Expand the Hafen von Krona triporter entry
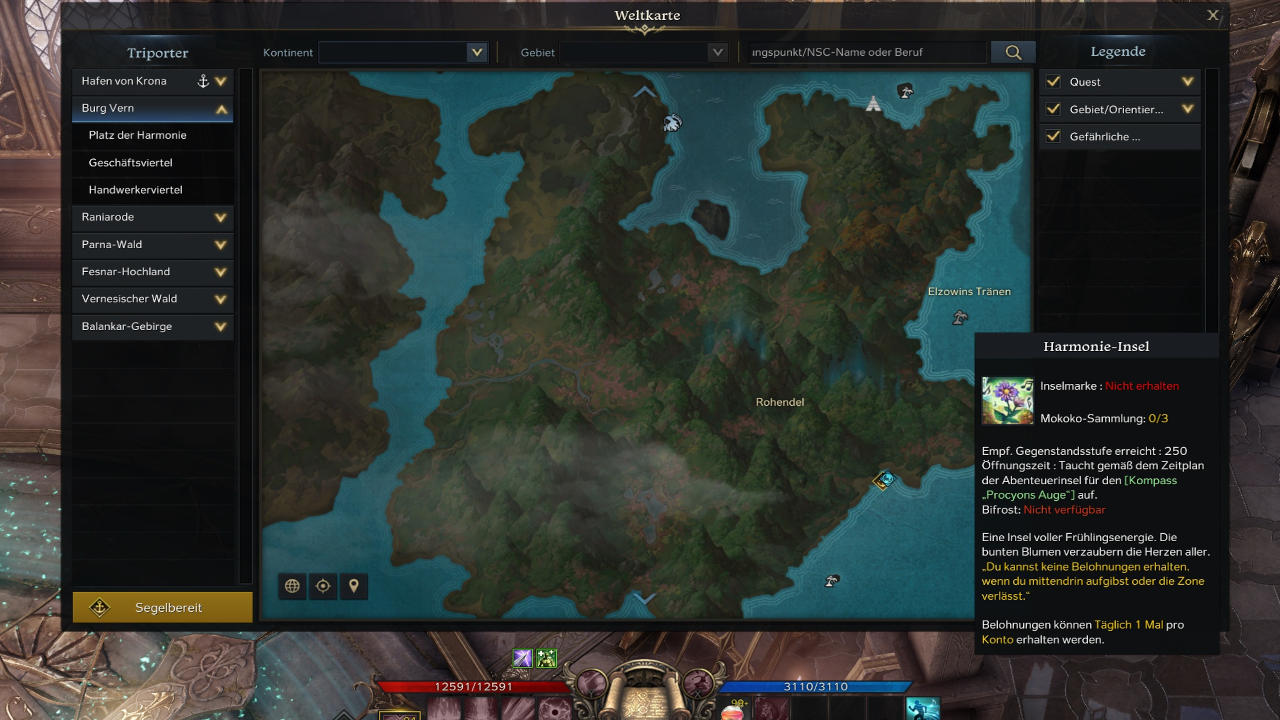Viewport: 1280px width, 720px height. [221, 81]
